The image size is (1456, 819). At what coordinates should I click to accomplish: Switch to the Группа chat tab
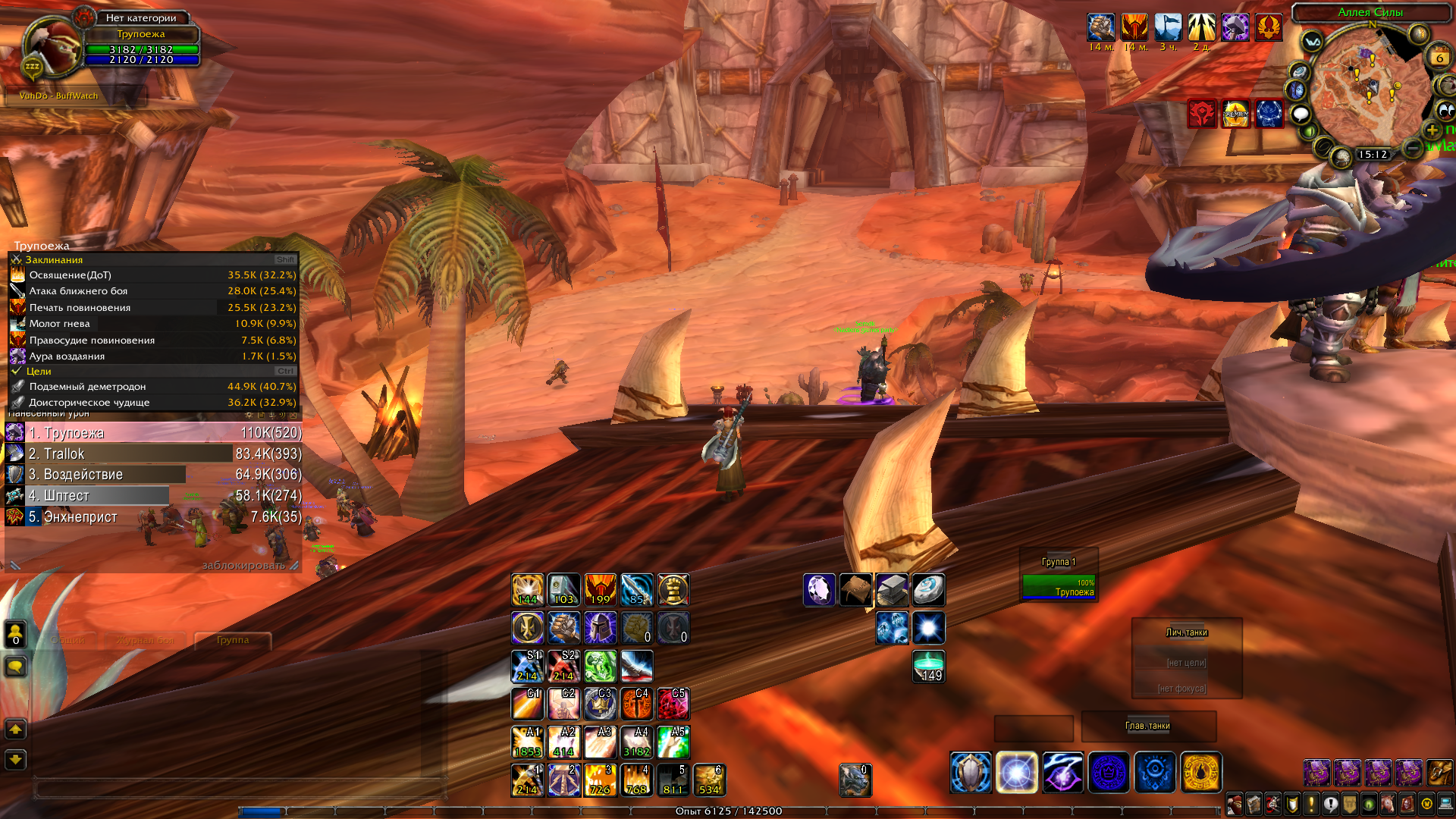pos(232,640)
